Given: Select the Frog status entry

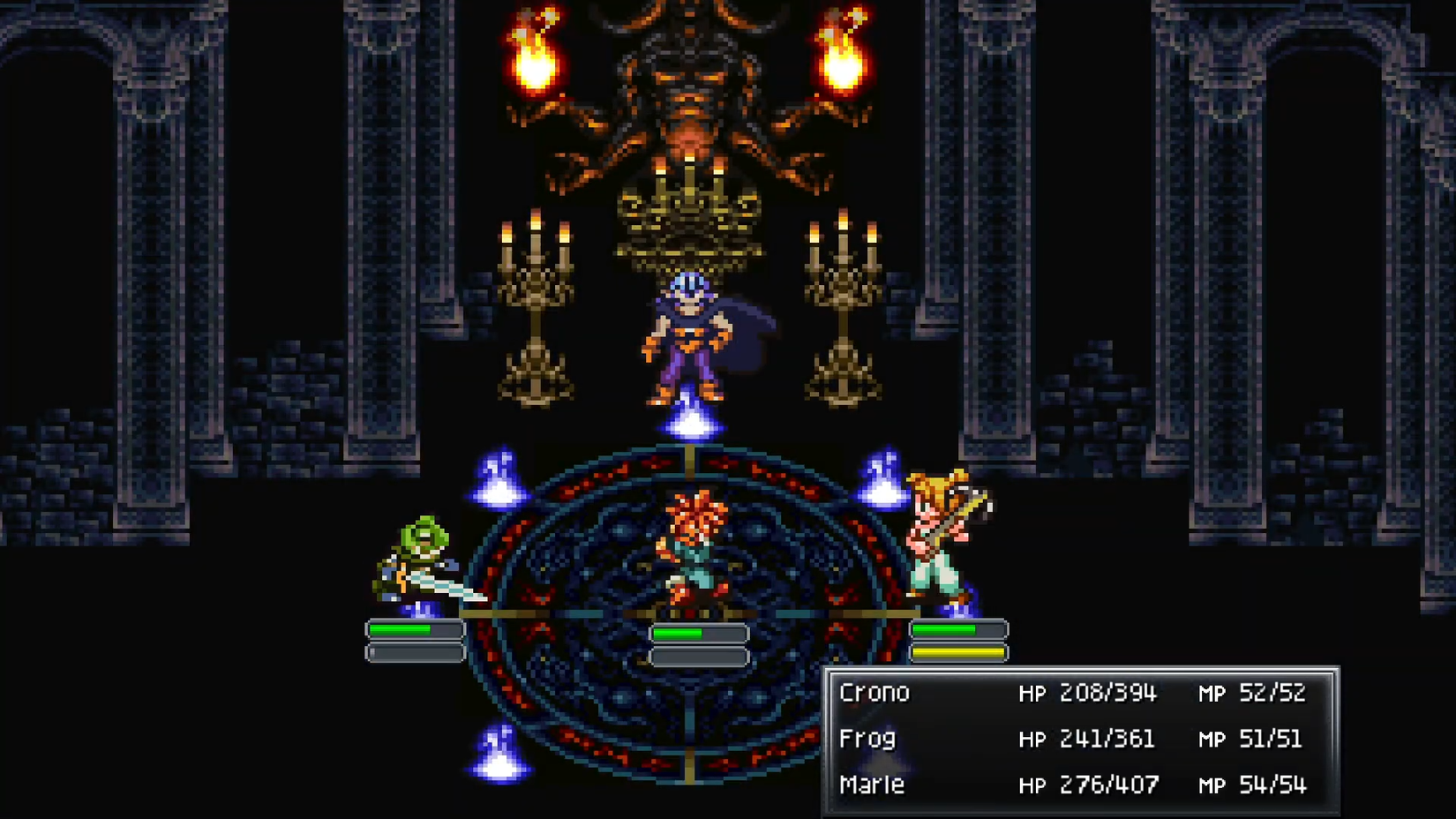Looking at the screenshot, I should [869, 740].
